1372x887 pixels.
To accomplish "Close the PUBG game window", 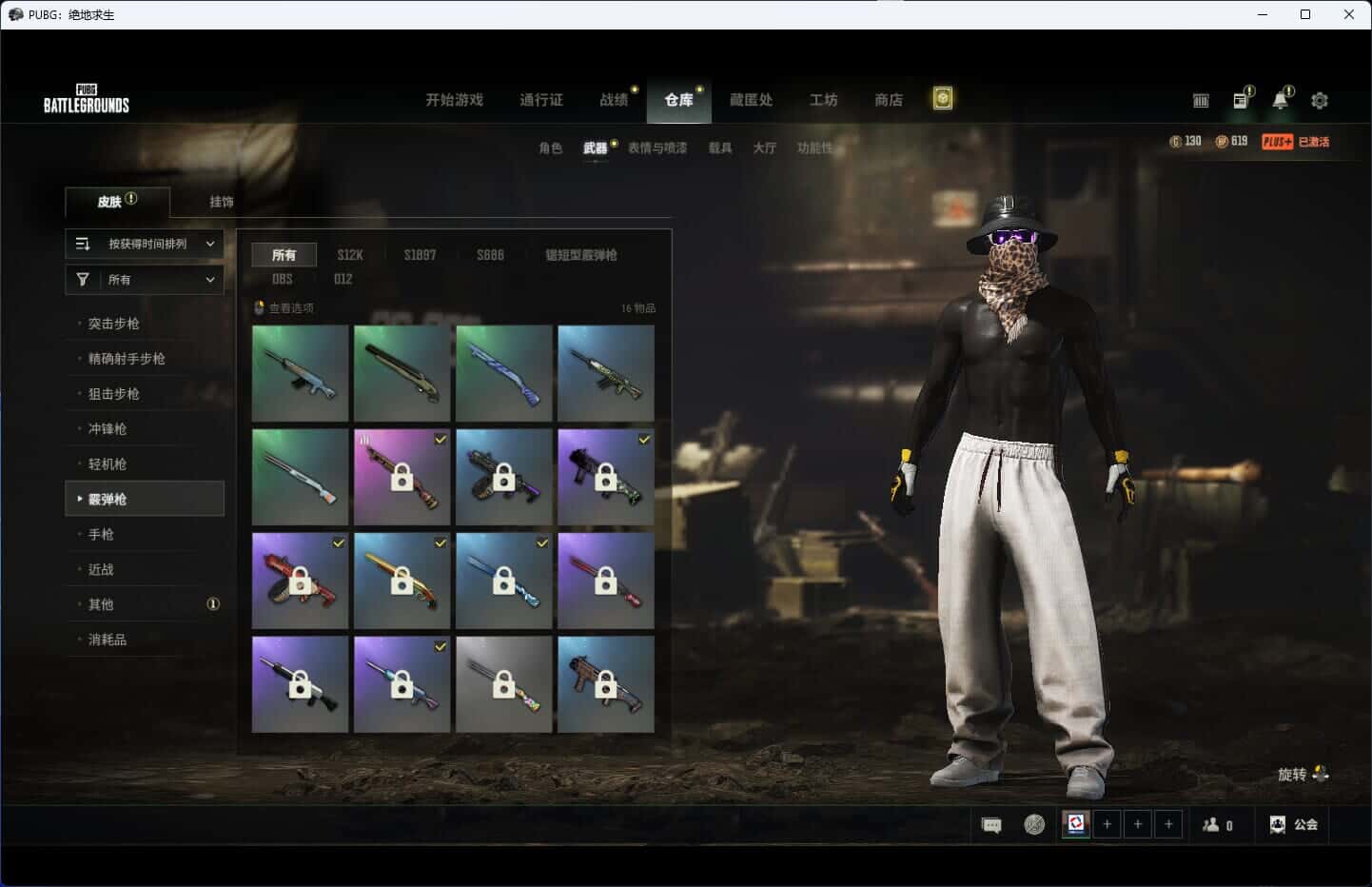I will click(1348, 14).
